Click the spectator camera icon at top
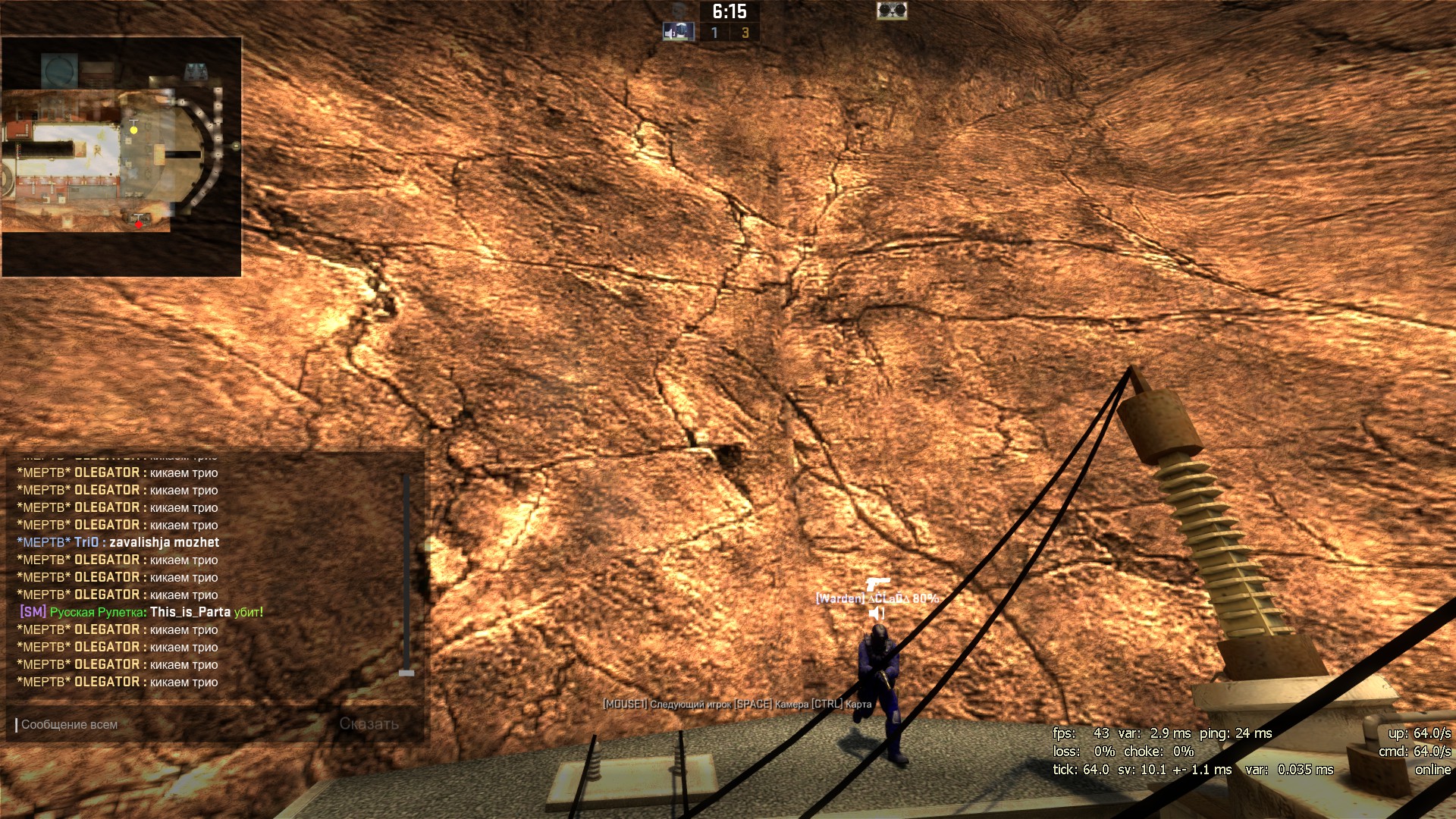Viewport: 1456px width, 819px height. pyautogui.click(x=892, y=11)
